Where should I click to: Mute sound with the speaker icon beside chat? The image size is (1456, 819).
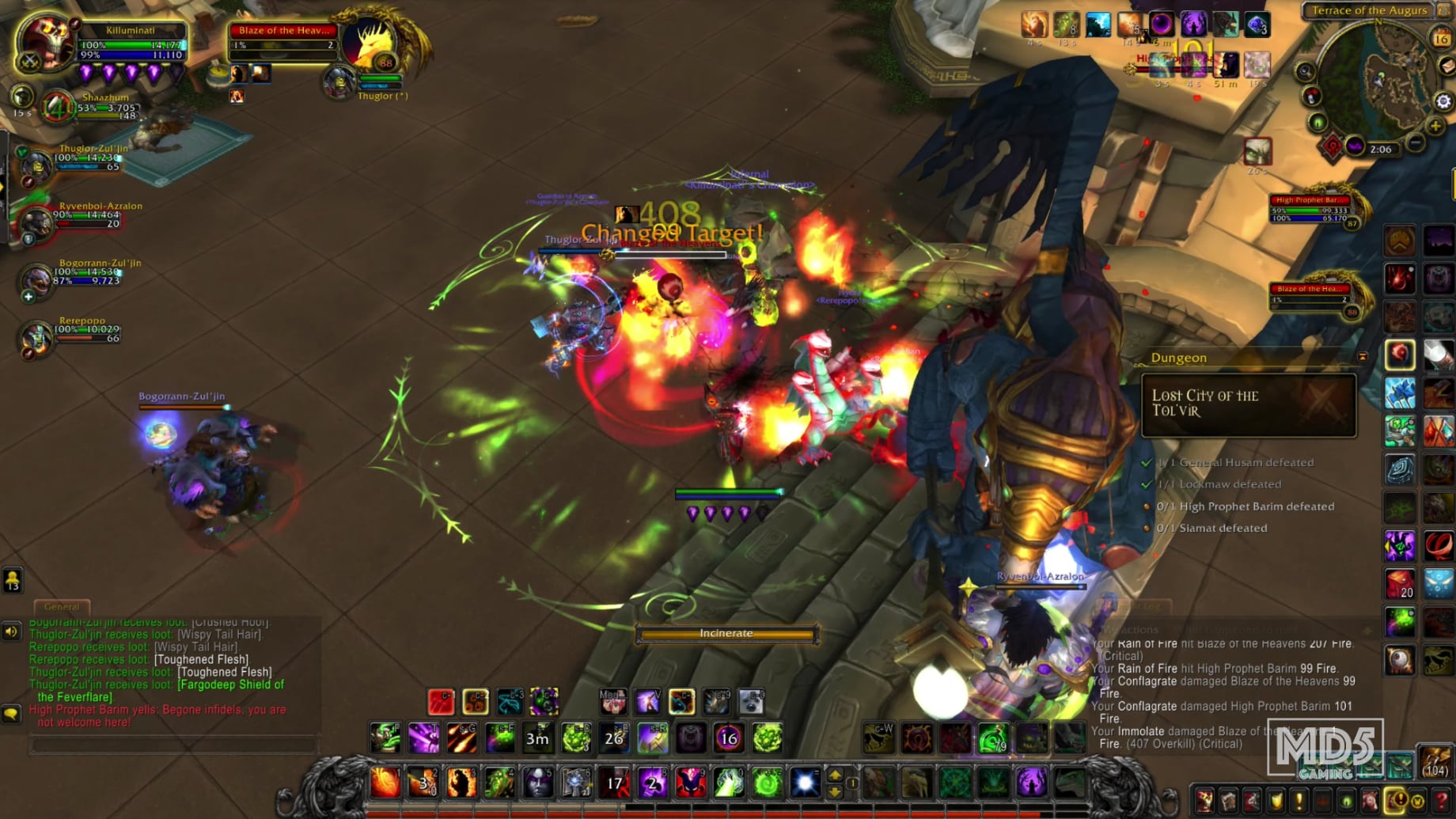pyautogui.click(x=10, y=631)
